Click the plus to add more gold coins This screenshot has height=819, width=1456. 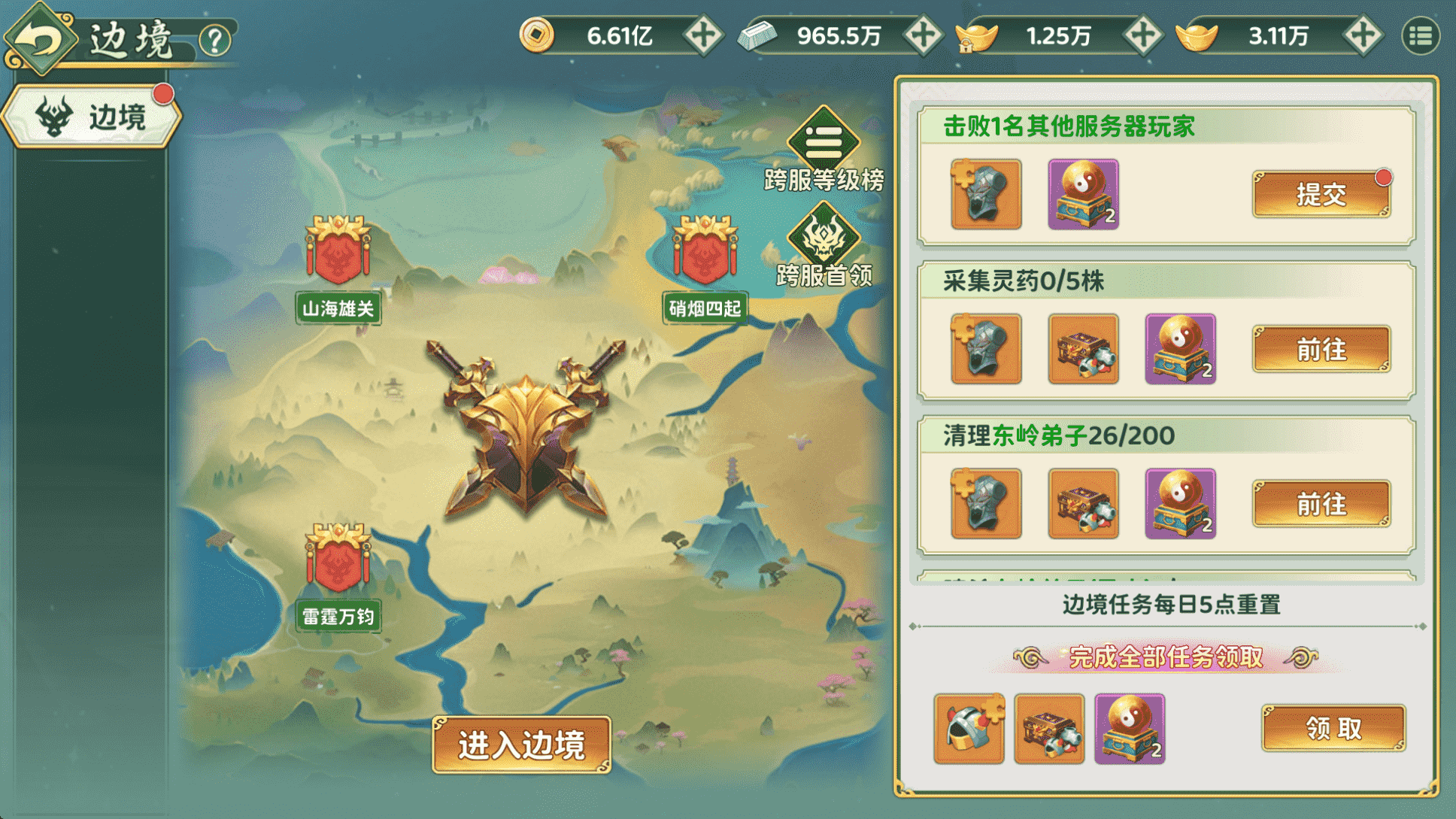click(x=703, y=35)
